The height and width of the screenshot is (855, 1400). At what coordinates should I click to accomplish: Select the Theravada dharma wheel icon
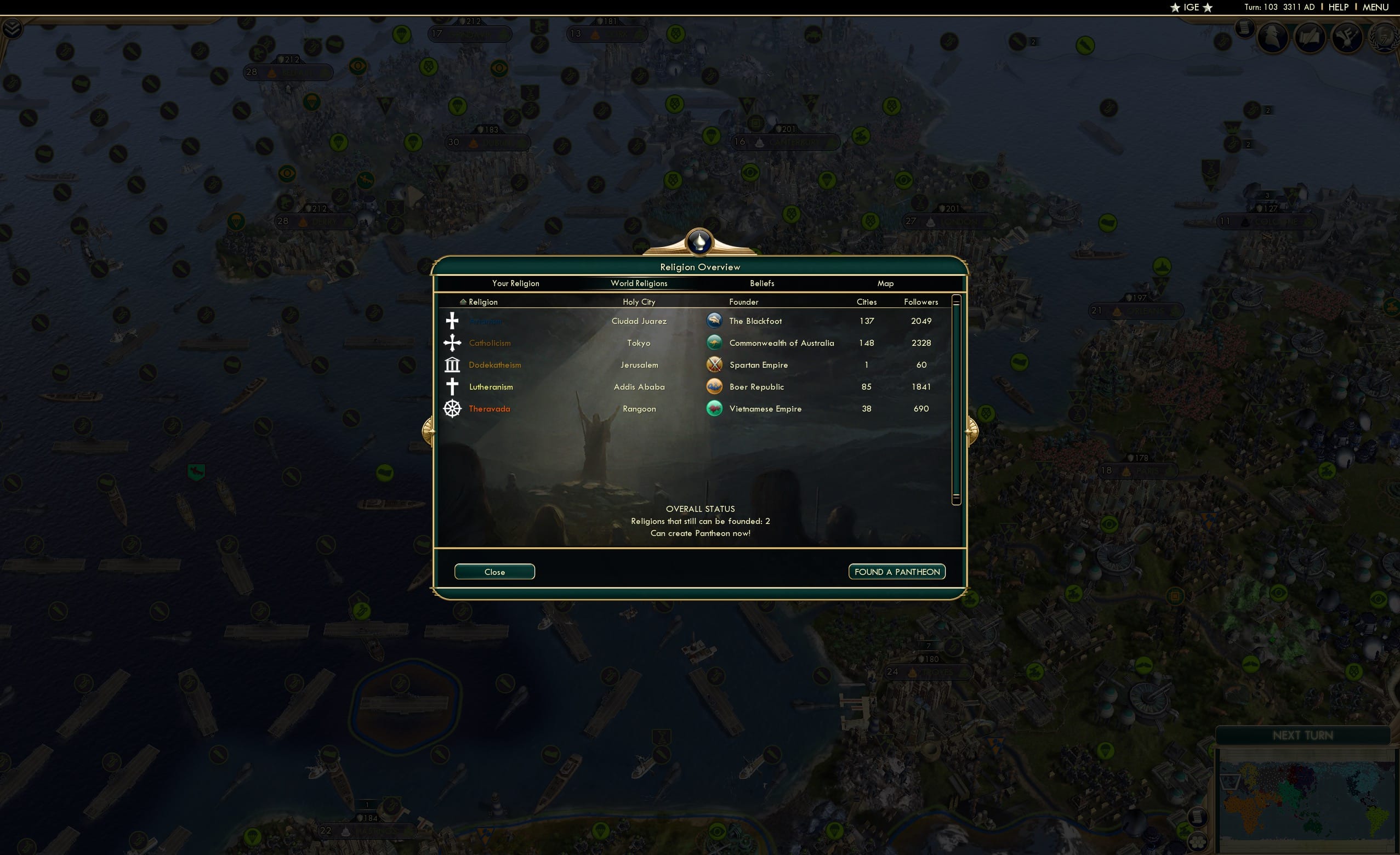click(x=452, y=408)
